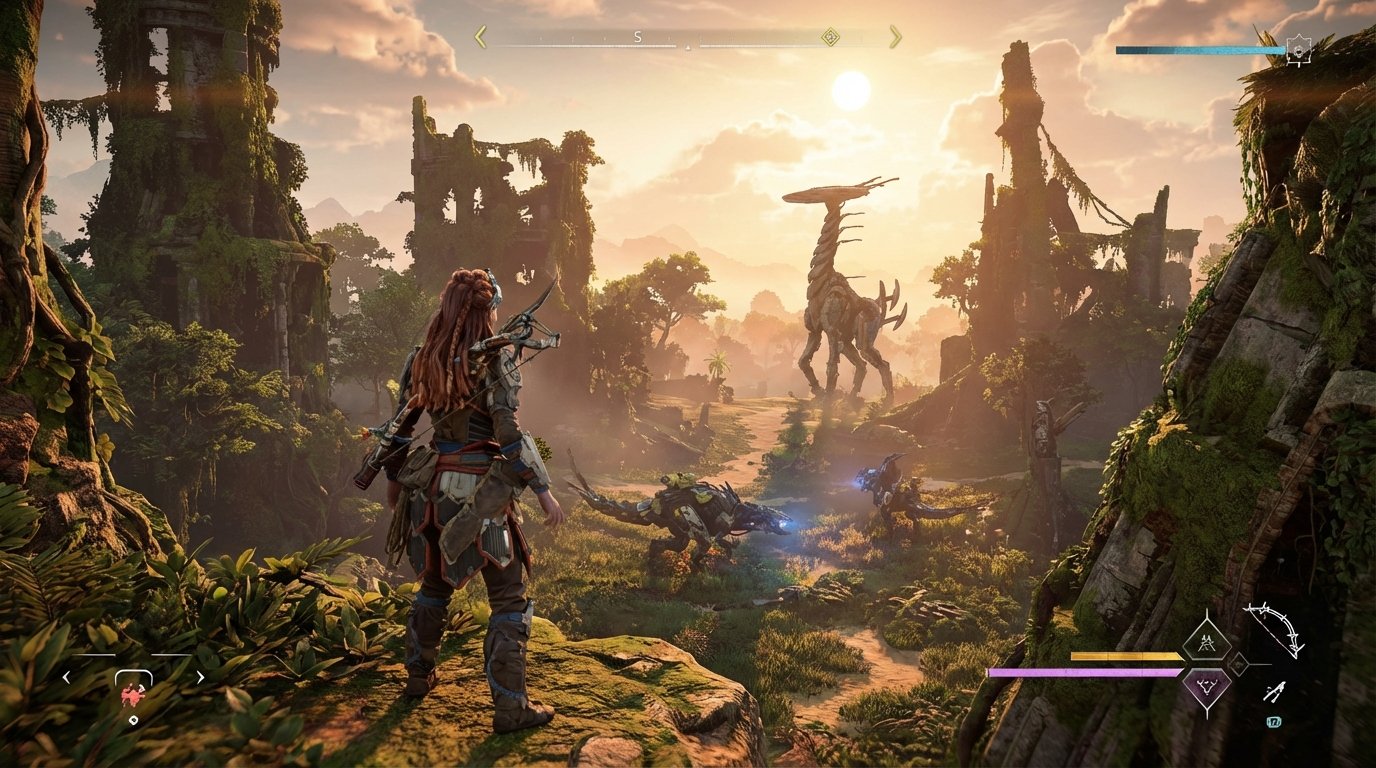1376x768 pixels.
Task: Click the ammo count badge showing 17
Action: pos(1275,721)
